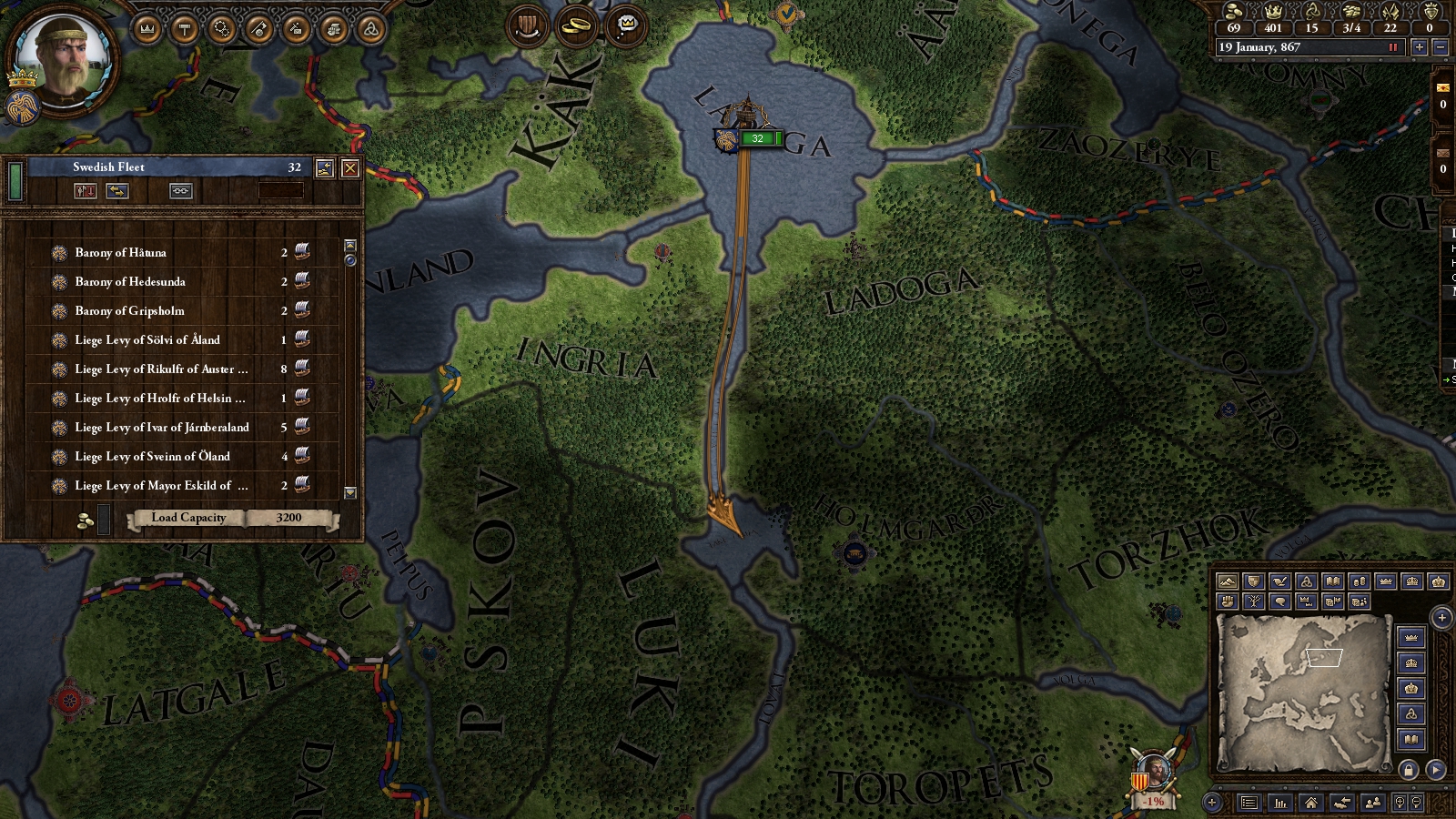Image resolution: width=1456 pixels, height=819 pixels.
Task: Click the house icon to go home
Action: (1310, 803)
